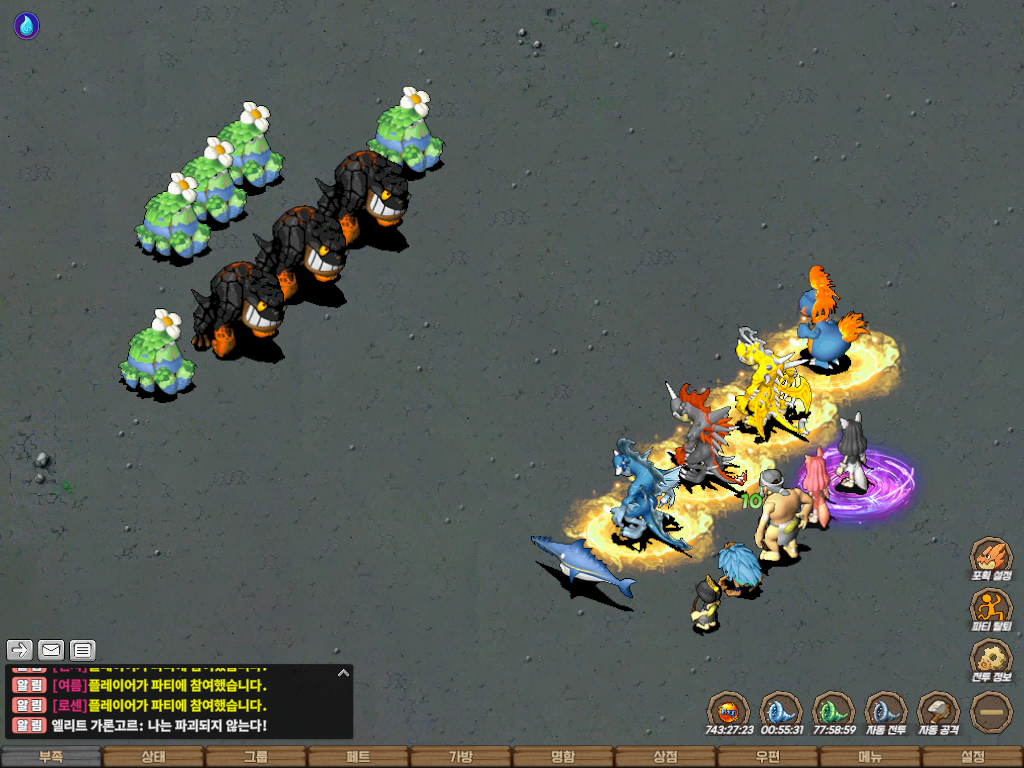Screen dimensions: 1024x768
Task: Toggle 자동 공격 auto attack
Action: 938,712
